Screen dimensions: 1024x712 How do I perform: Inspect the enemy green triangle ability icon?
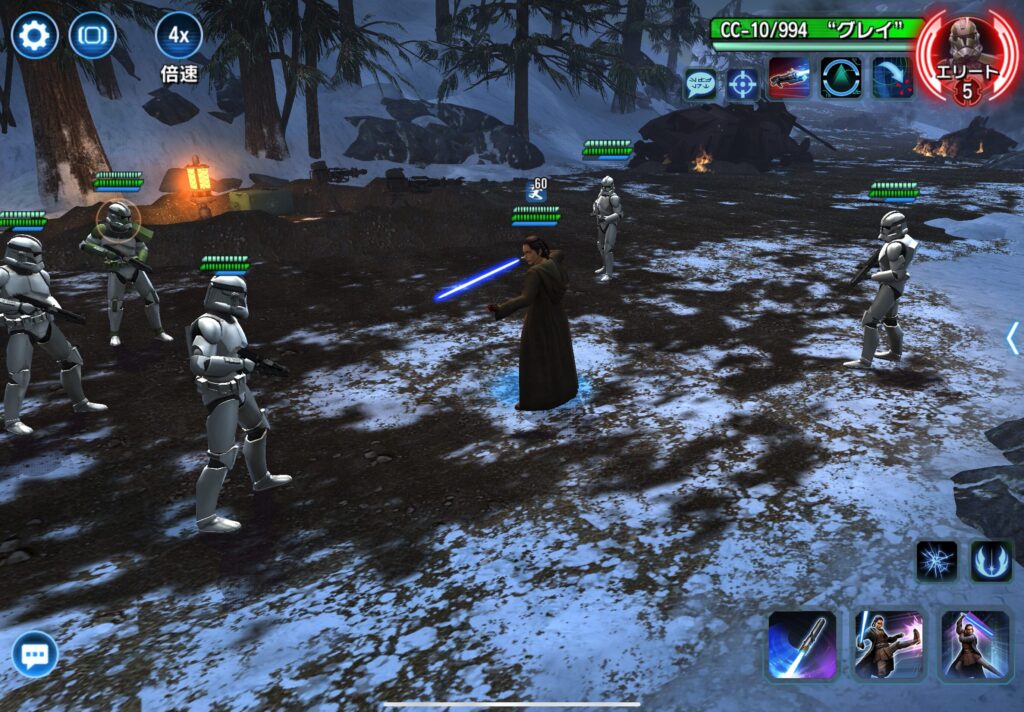tap(841, 78)
